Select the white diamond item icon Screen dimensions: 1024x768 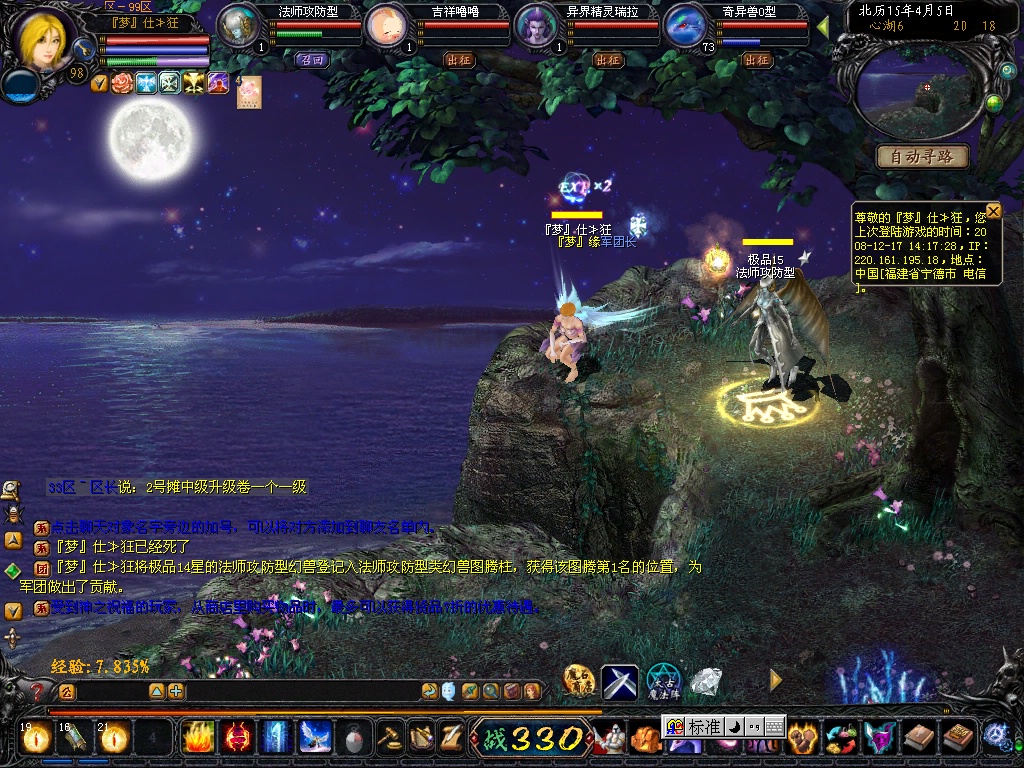pos(707,682)
